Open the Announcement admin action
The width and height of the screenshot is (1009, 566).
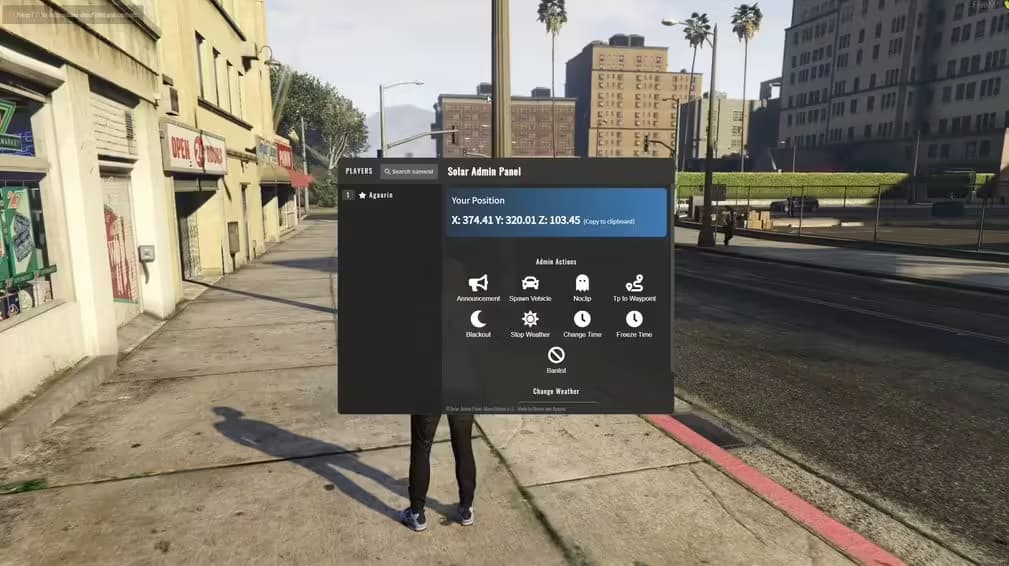478,284
